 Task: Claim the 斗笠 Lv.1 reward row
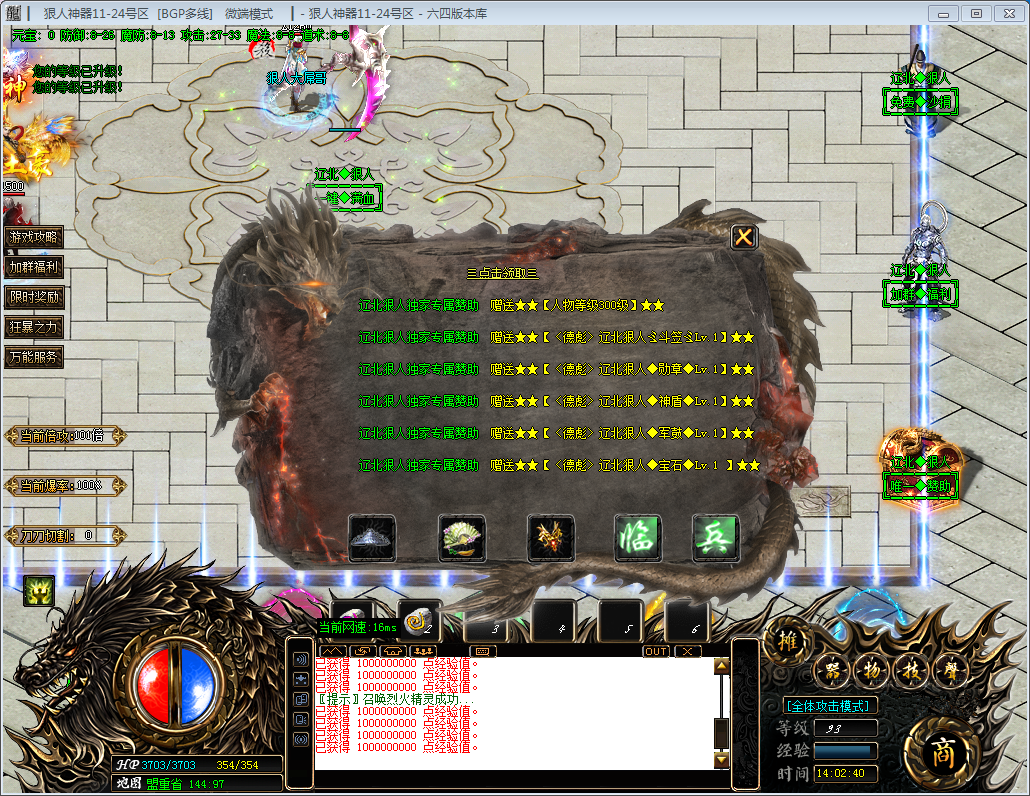pos(556,337)
